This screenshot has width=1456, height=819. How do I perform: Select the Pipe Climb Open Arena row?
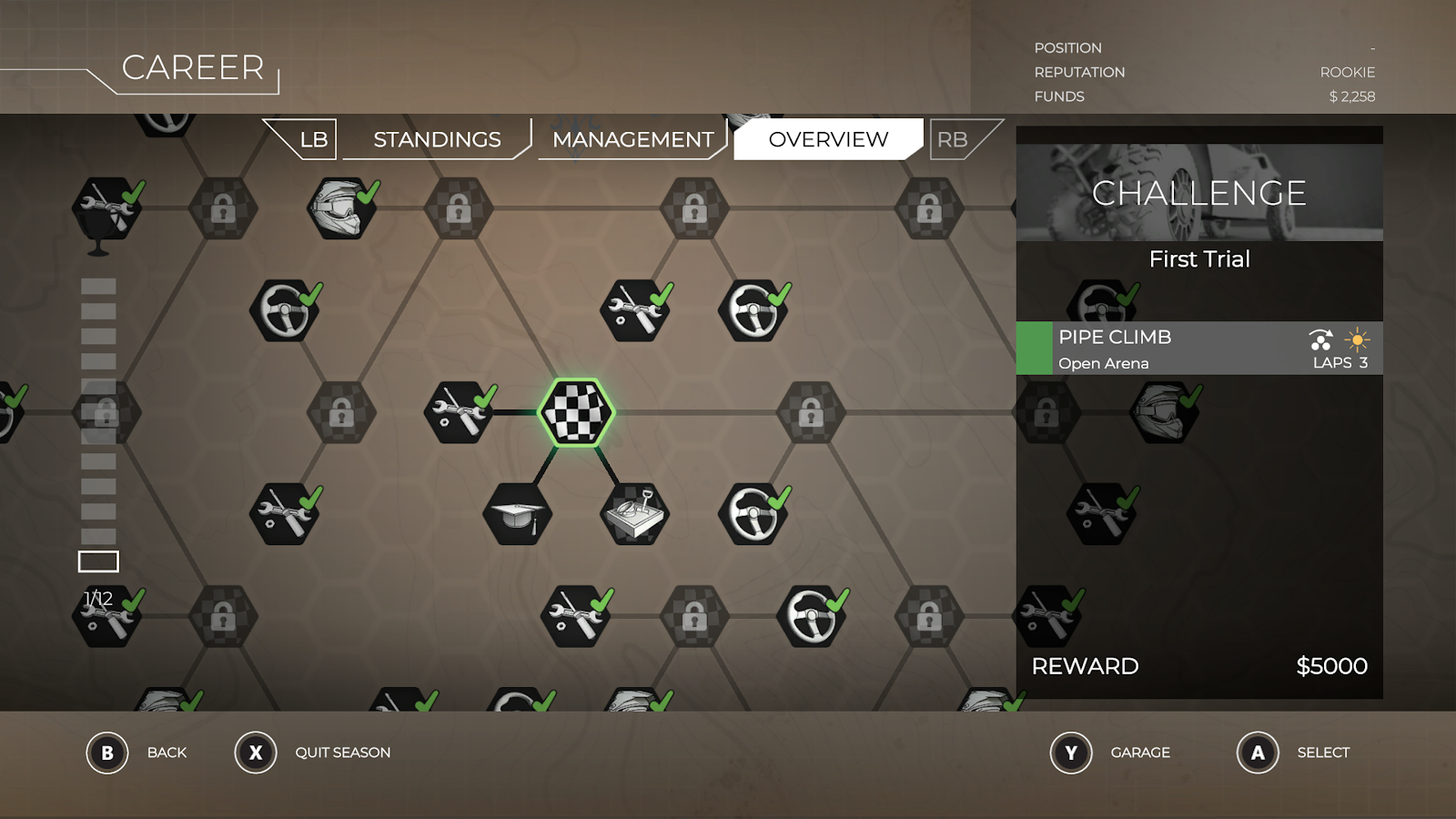click(x=1199, y=349)
